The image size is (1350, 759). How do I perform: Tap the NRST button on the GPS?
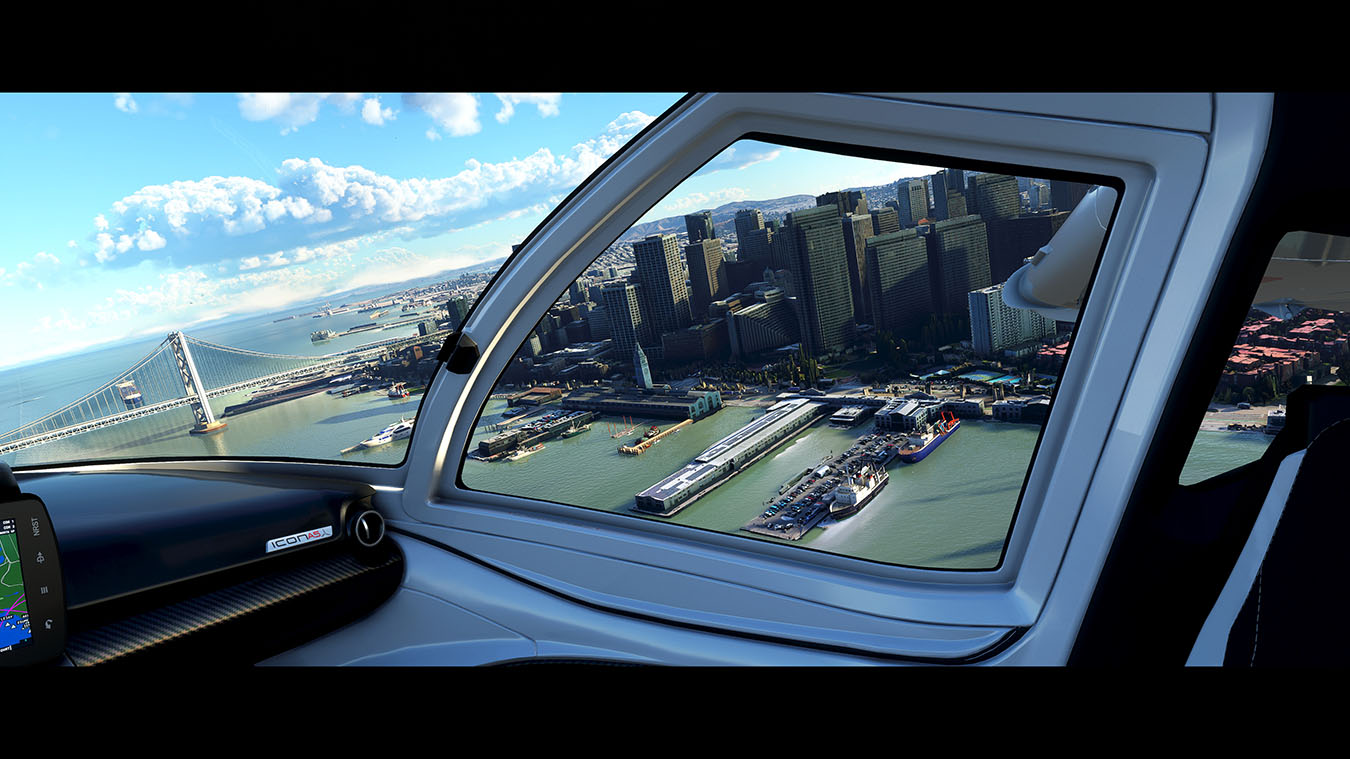coord(37,526)
